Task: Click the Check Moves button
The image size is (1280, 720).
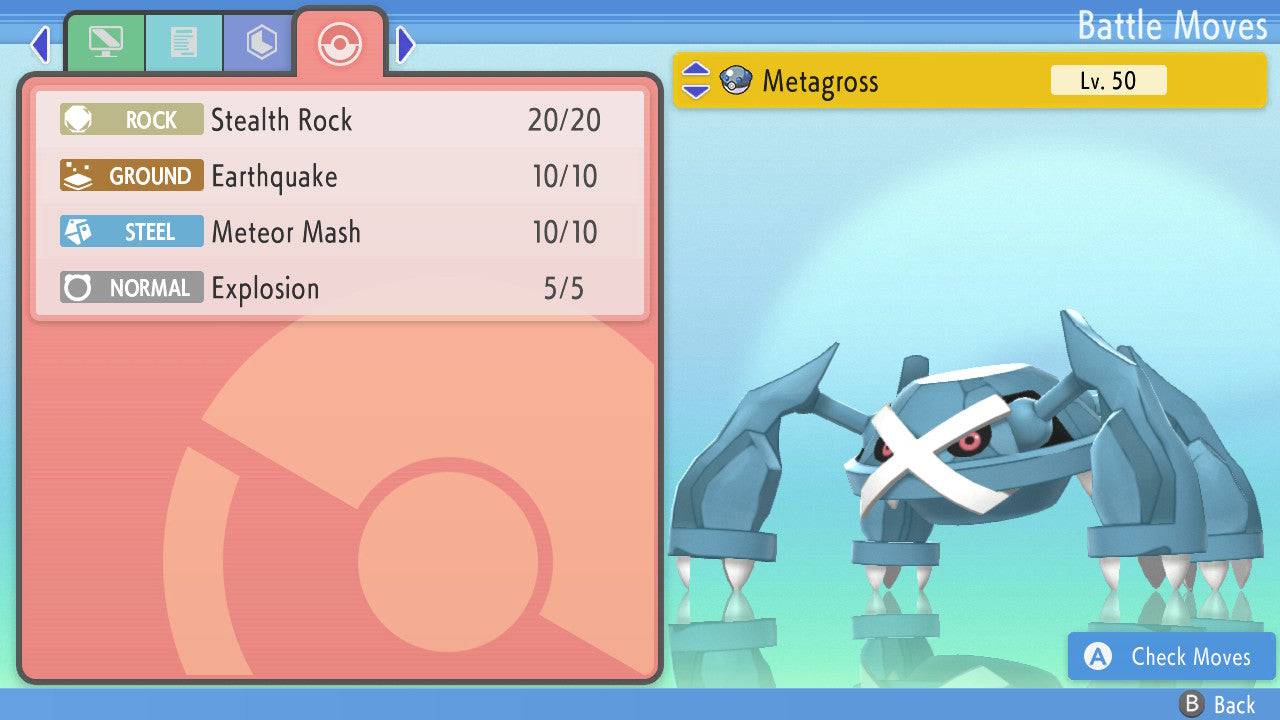Action: click(x=1172, y=657)
